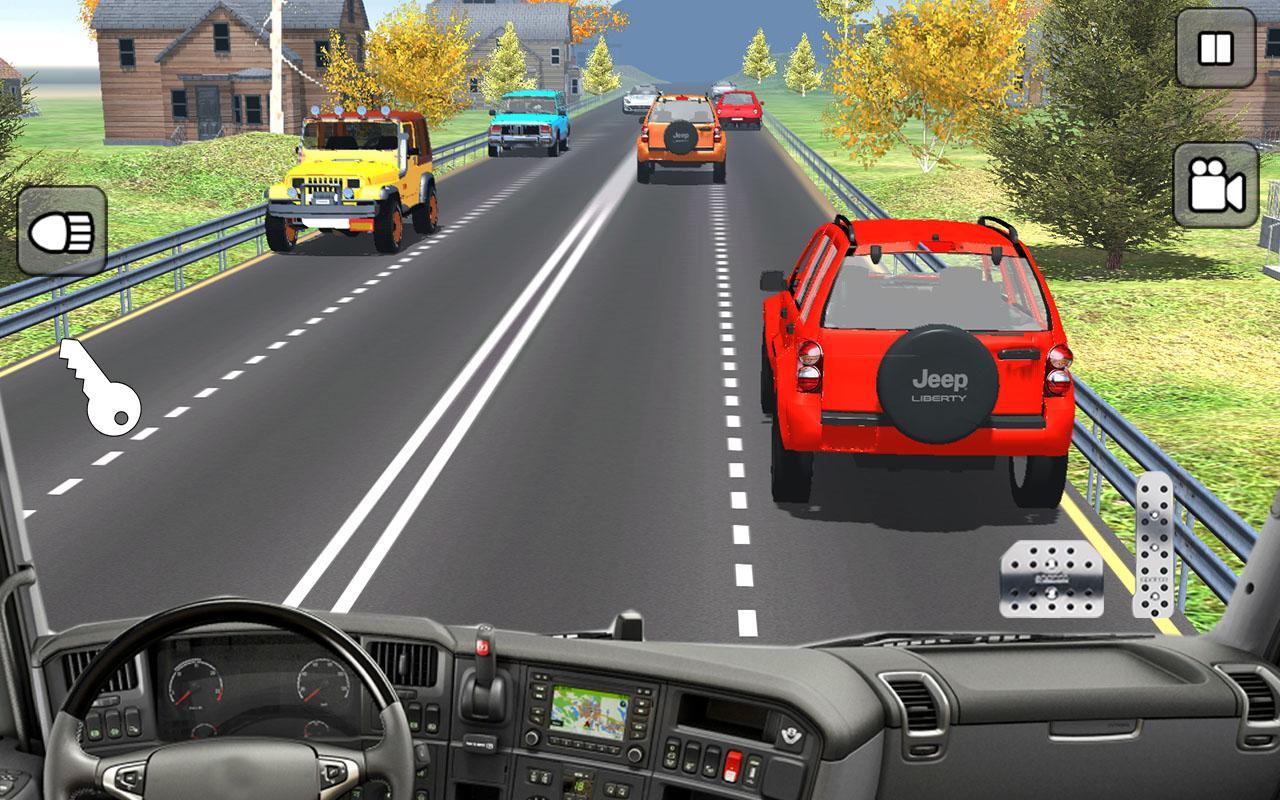Click the right volume knob on the stereo
The image size is (1280, 800).
click(634, 755)
